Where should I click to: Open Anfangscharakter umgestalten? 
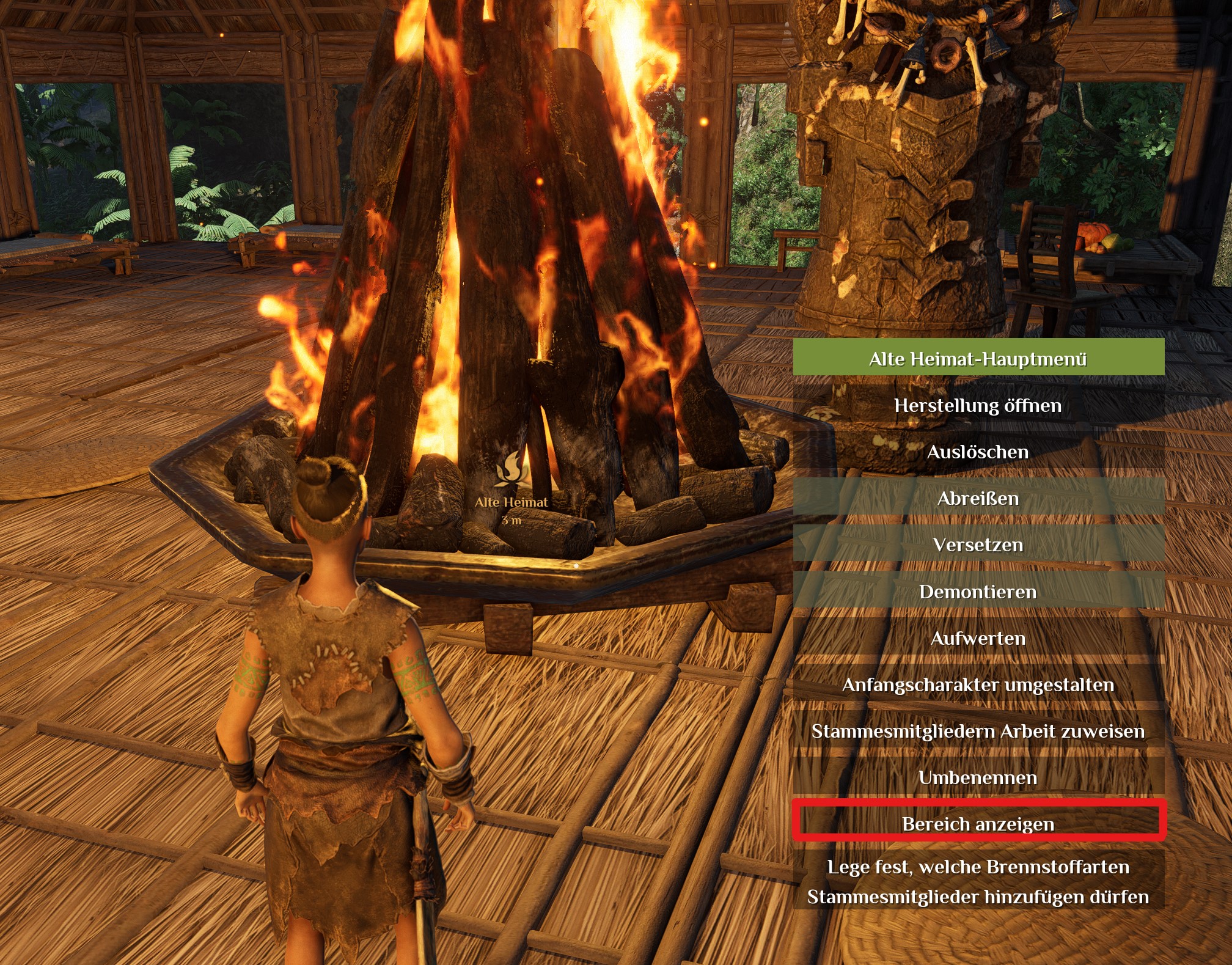(x=978, y=684)
